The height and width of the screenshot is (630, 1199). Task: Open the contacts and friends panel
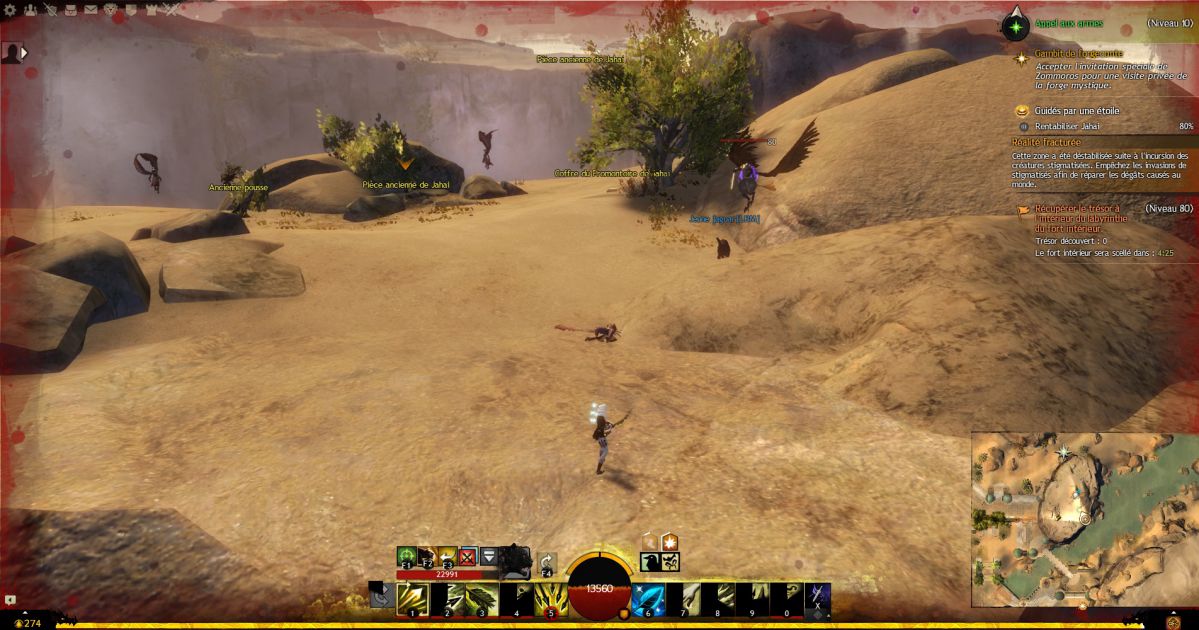30,11
